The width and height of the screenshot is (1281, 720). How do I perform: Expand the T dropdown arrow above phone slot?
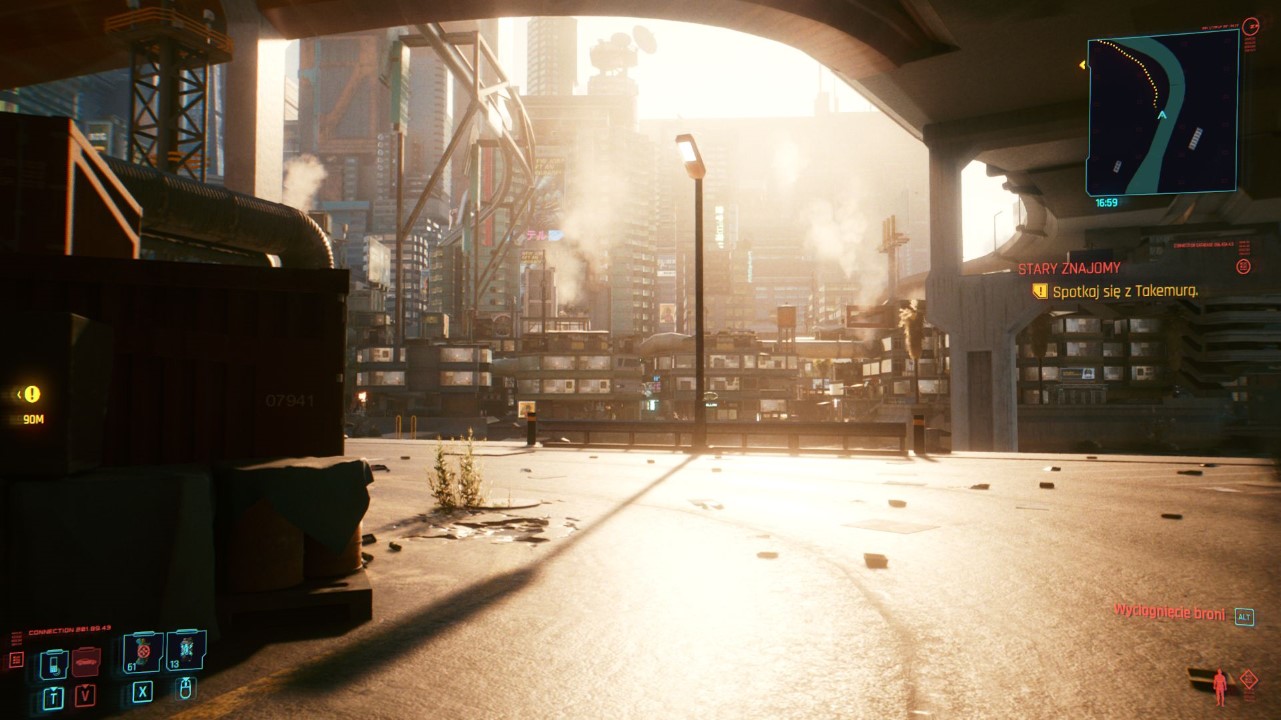(53, 689)
